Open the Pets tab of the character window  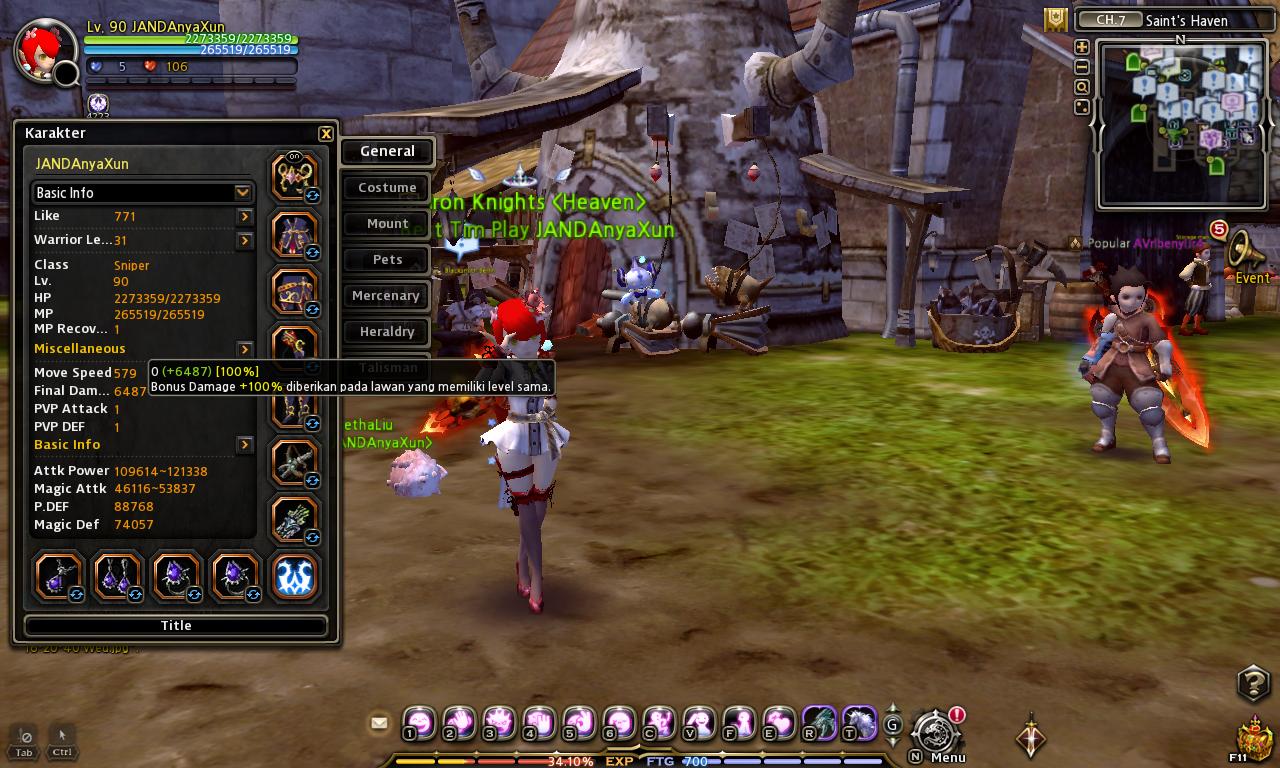tap(385, 259)
